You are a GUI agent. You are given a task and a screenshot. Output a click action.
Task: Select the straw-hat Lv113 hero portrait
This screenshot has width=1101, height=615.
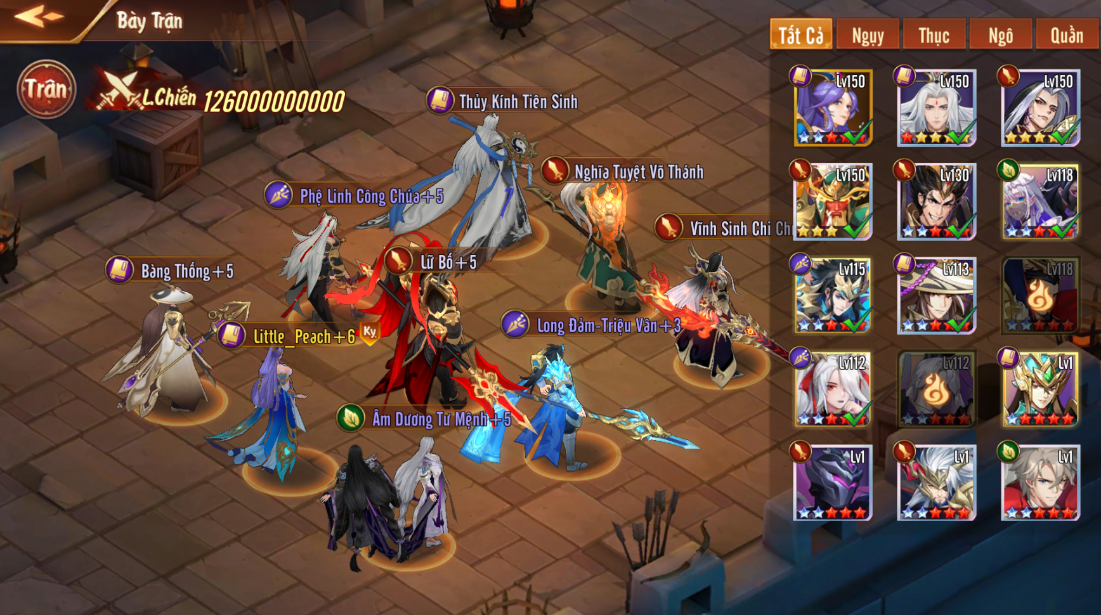937,296
